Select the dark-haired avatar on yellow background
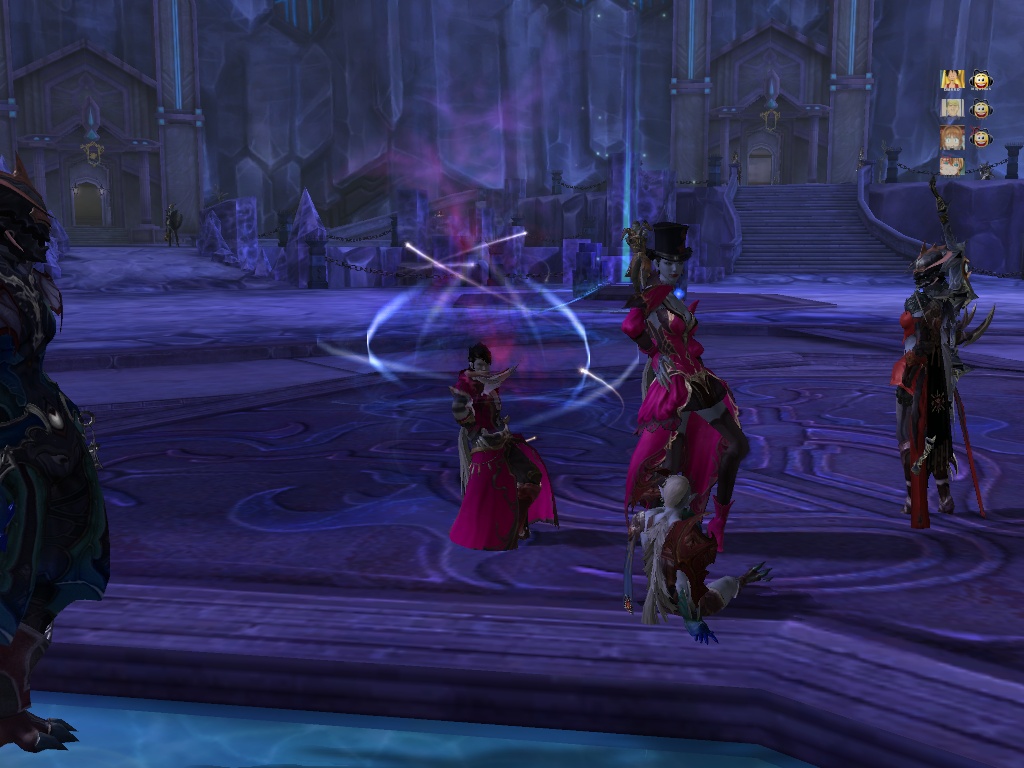 click(x=951, y=80)
